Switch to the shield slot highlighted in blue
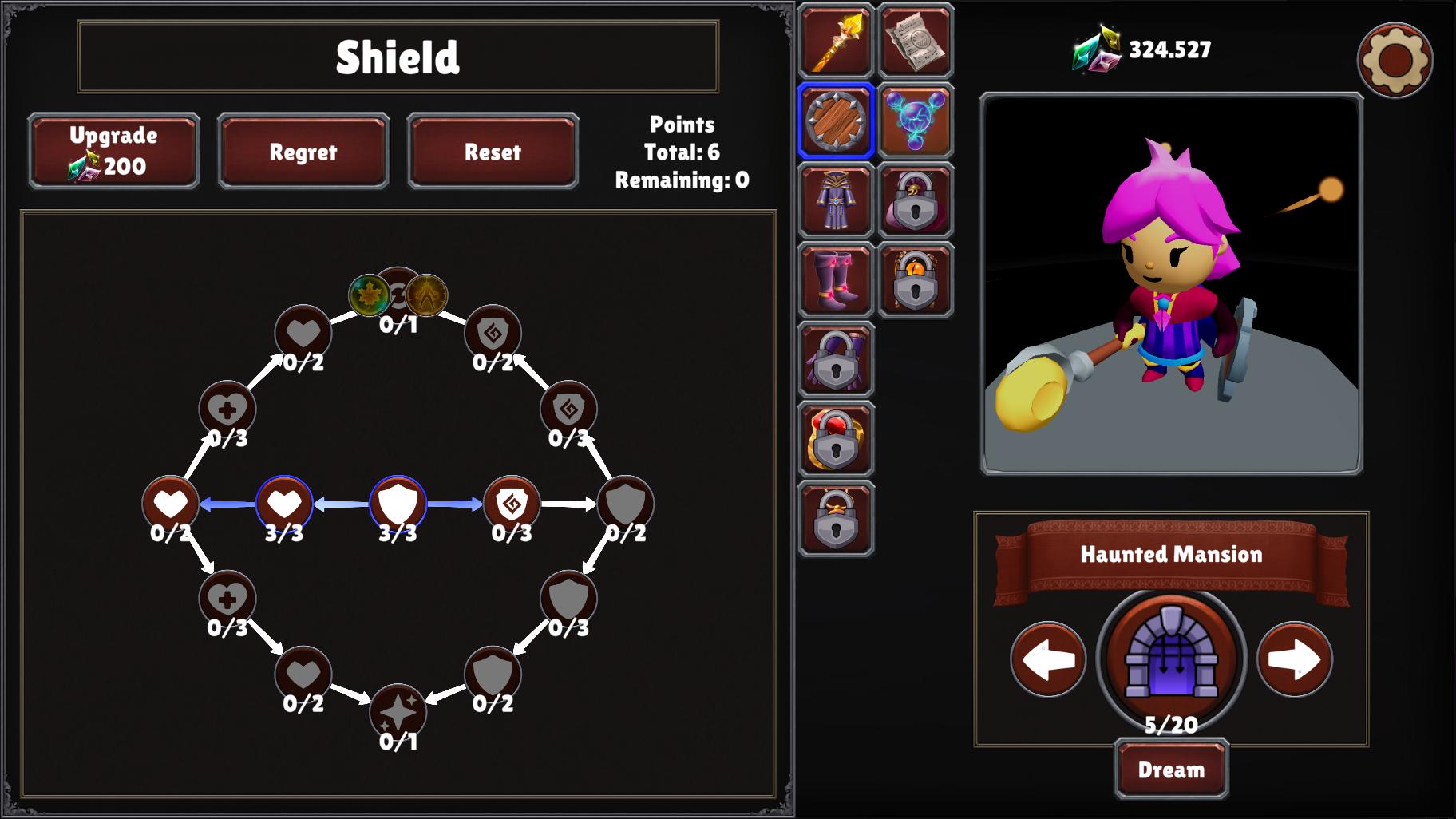This screenshot has height=819, width=1456. coord(835,120)
